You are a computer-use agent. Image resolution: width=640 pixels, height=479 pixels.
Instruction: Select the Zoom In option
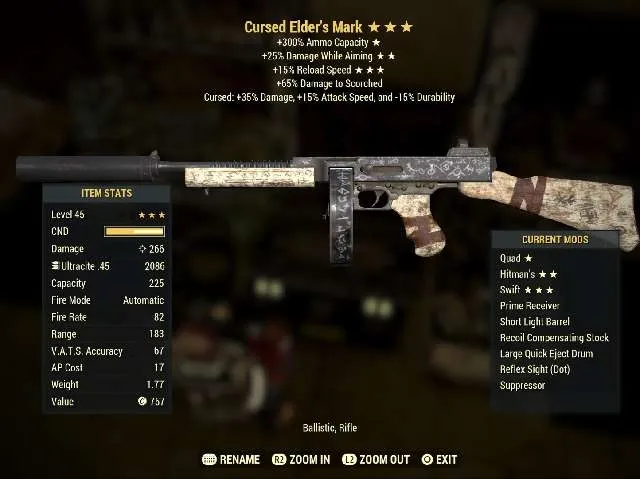[x=301, y=460]
